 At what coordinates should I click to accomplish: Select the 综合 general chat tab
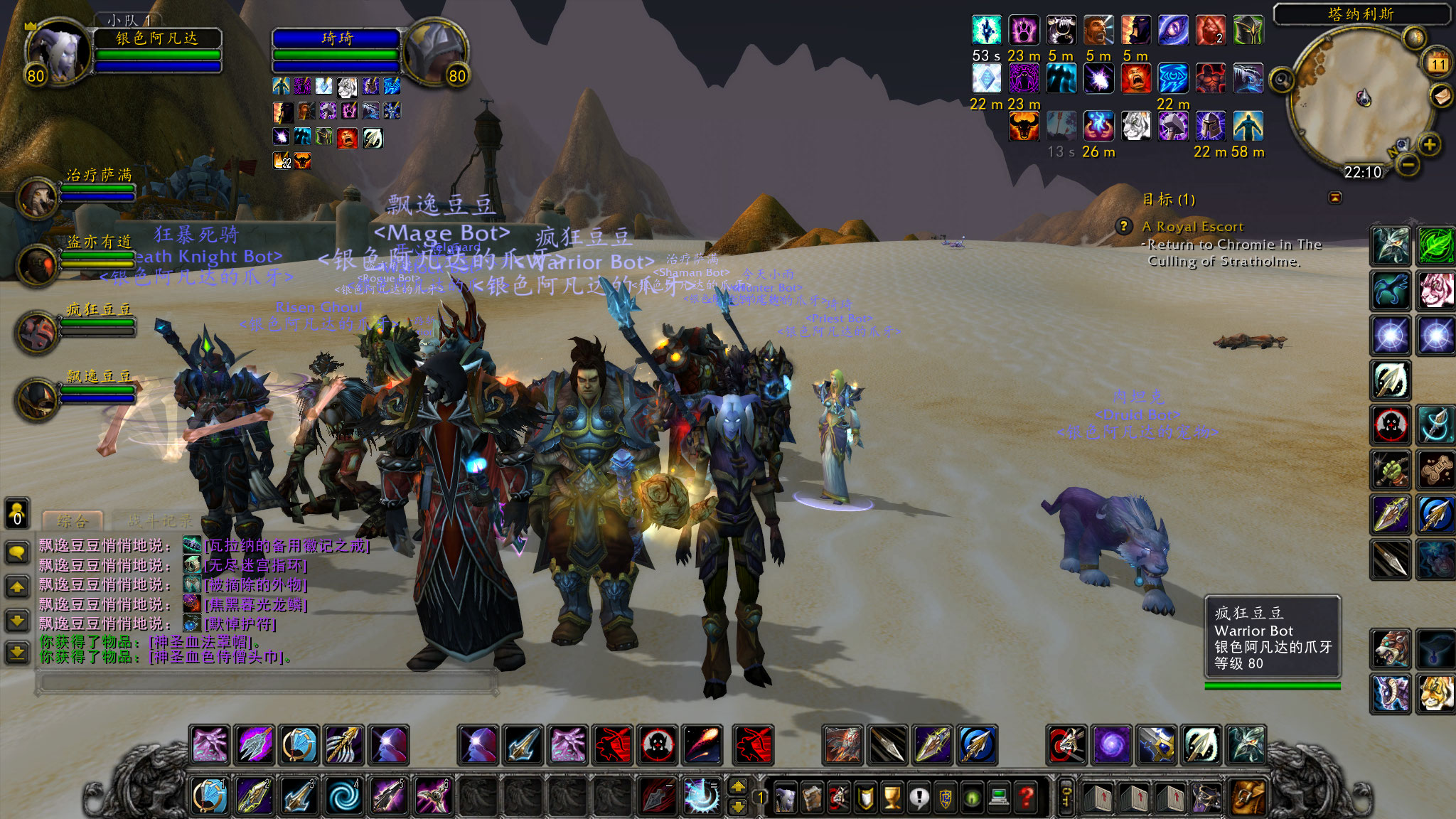point(73,521)
